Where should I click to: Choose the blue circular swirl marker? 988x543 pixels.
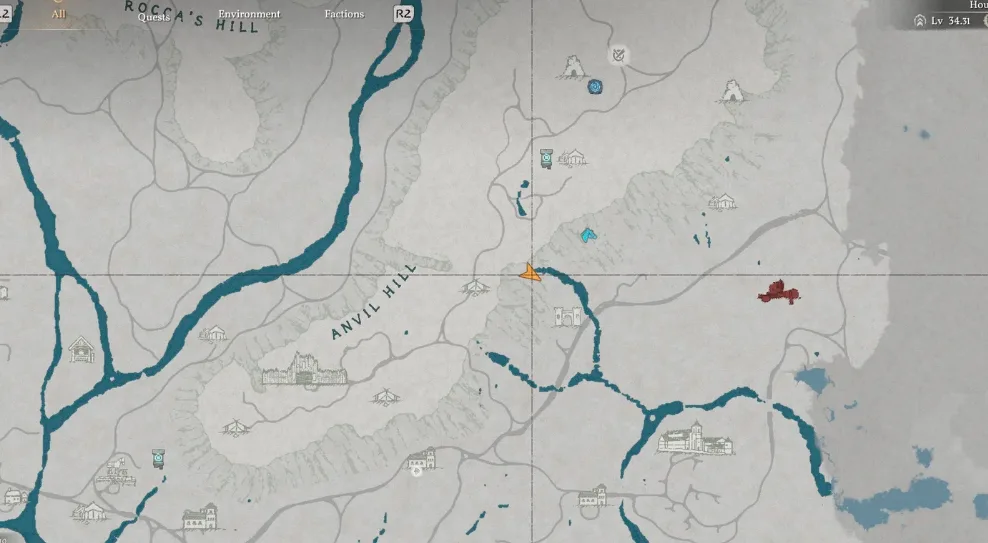[x=595, y=87]
